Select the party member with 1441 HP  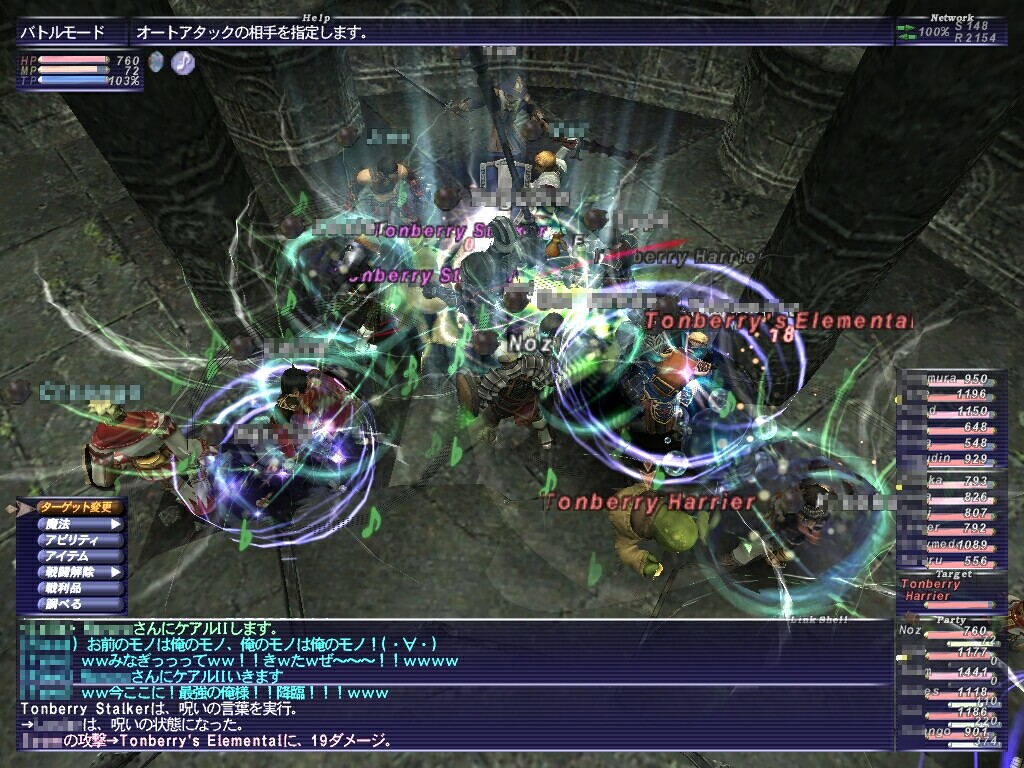click(951, 675)
